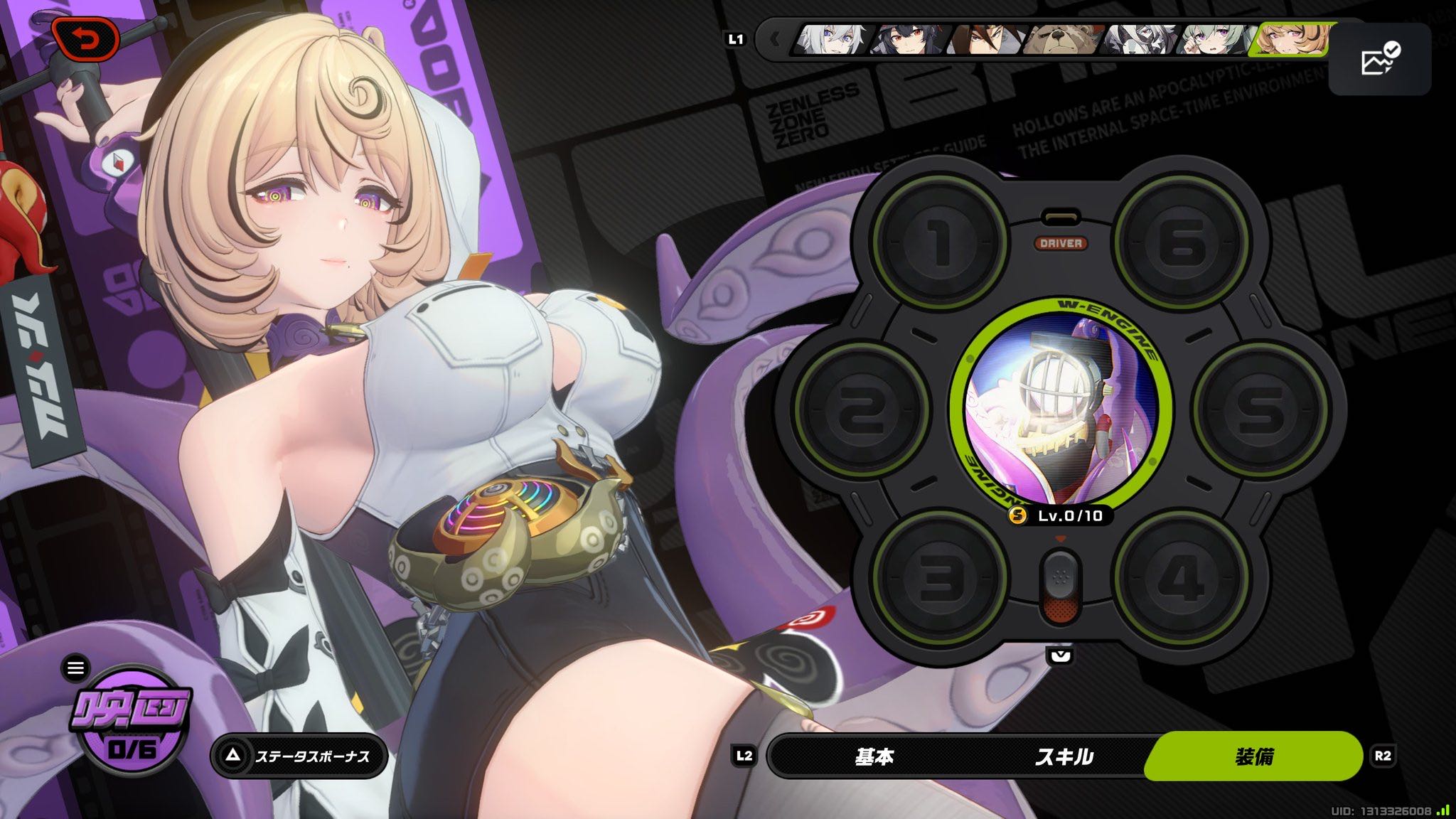Choose the white-haired blue-eyed character portrait
This screenshot has height=819, width=1456.
(x=832, y=40)
